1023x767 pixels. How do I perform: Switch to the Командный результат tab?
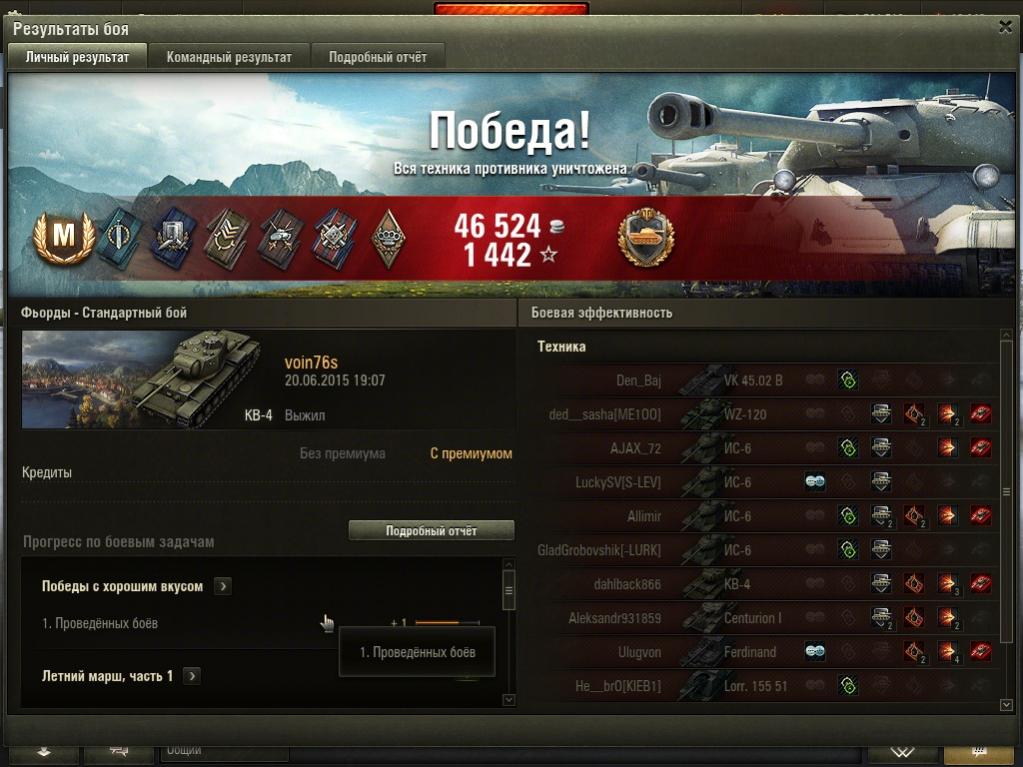tap(229, 57)
